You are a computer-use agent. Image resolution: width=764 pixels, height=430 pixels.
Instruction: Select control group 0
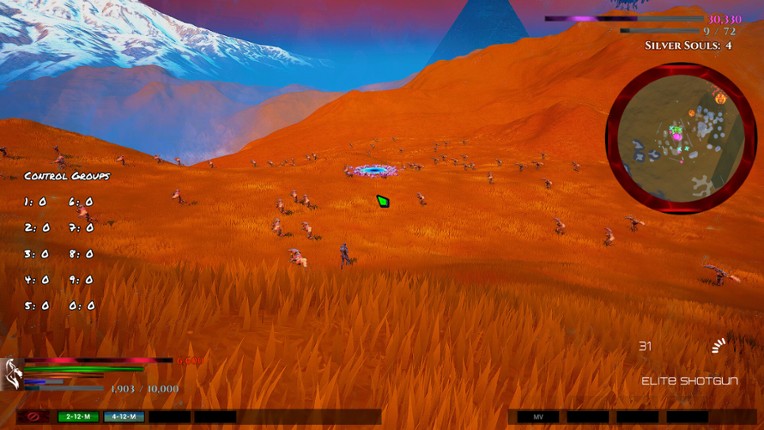click(x=82, y=306)
